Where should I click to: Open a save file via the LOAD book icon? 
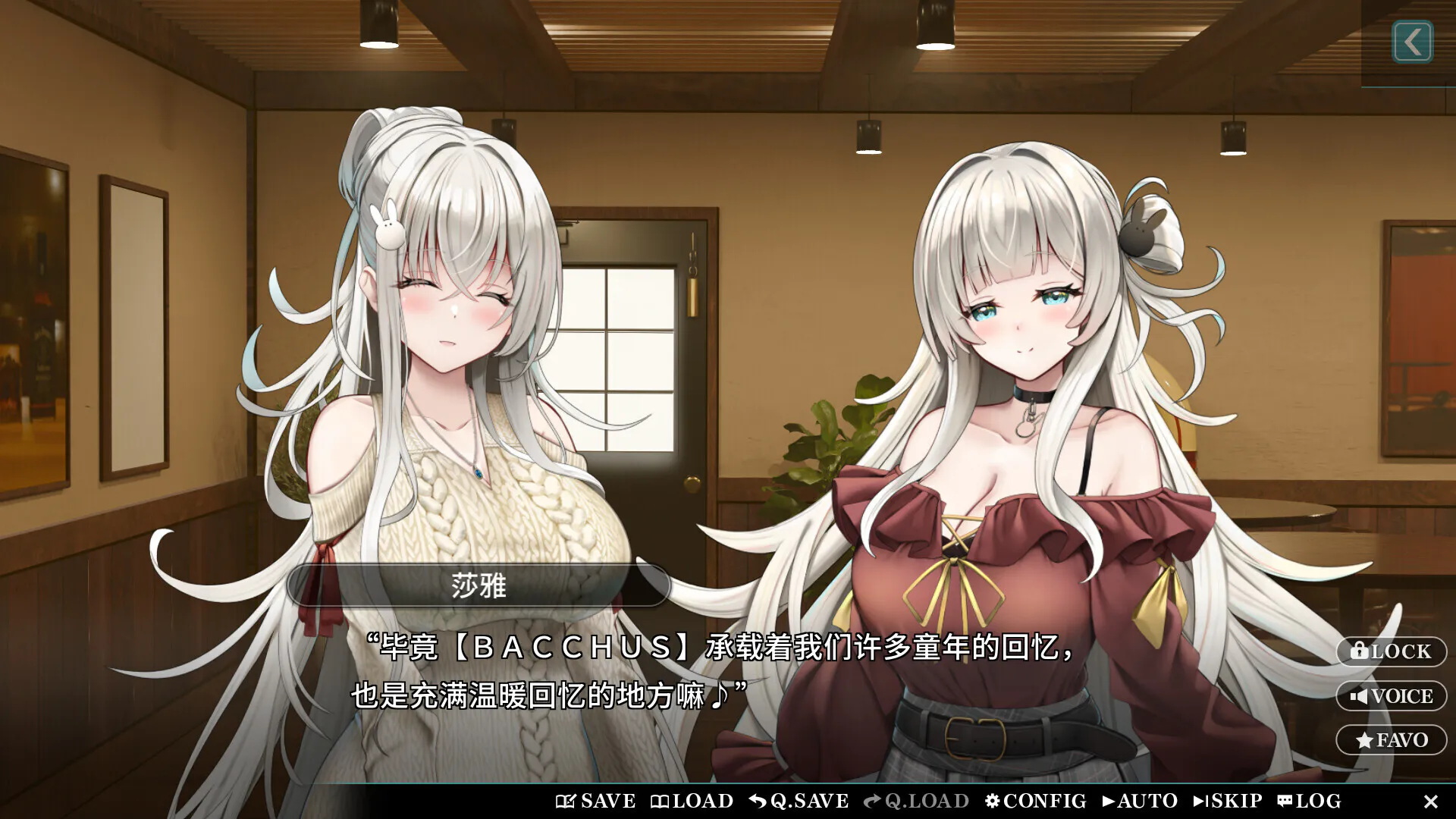click(661, 801)
